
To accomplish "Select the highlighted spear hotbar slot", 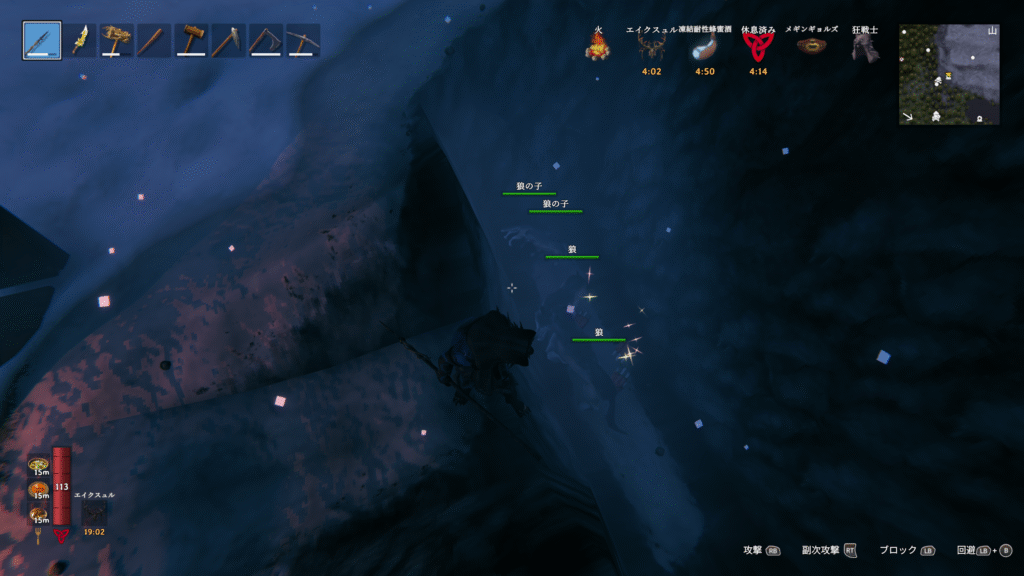I will point(42,41).
